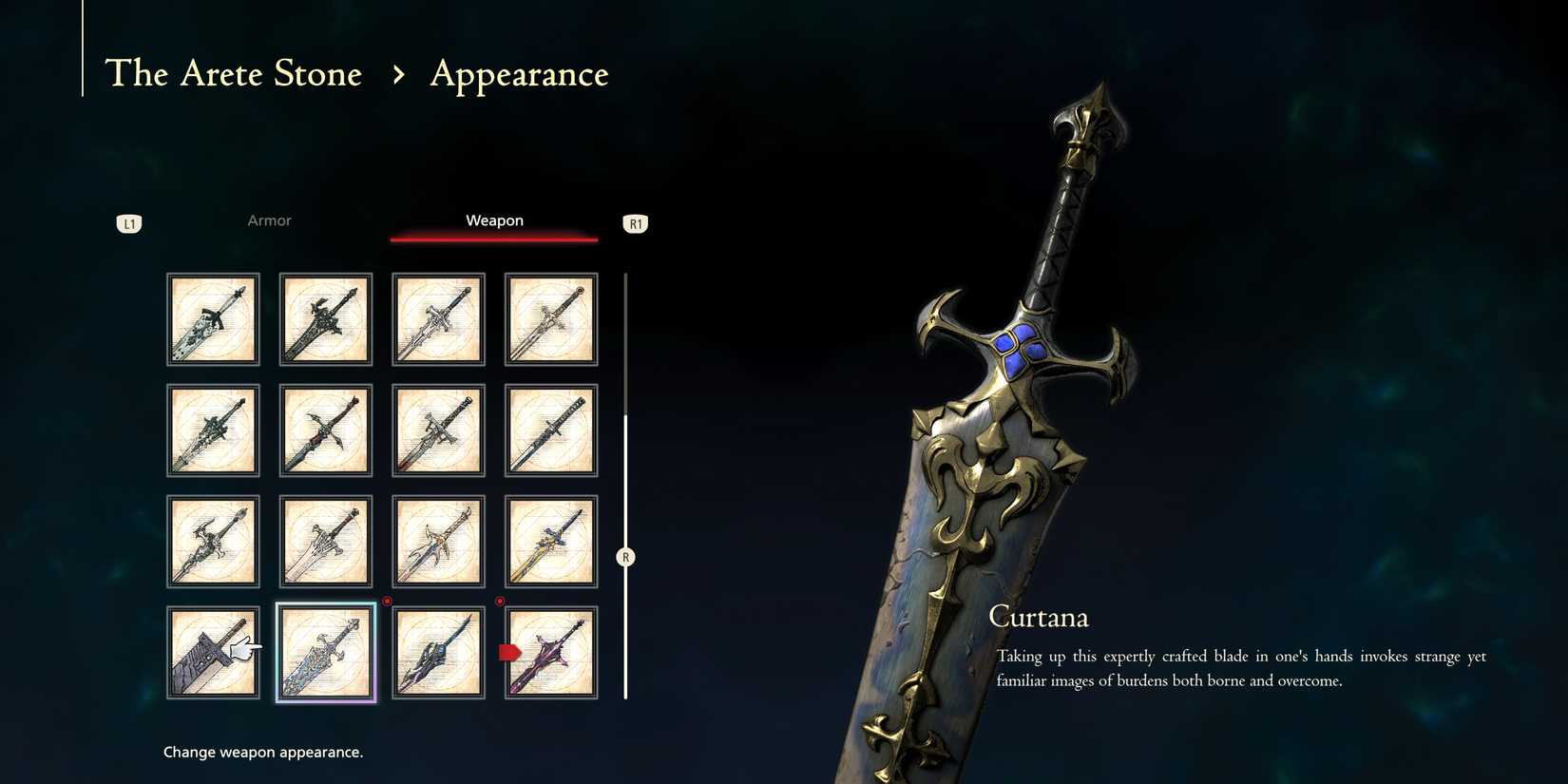Select the dark jagged greatsword, top row second slot
This screenshot has width=1568, height=784.
click(x=325, y=319)
